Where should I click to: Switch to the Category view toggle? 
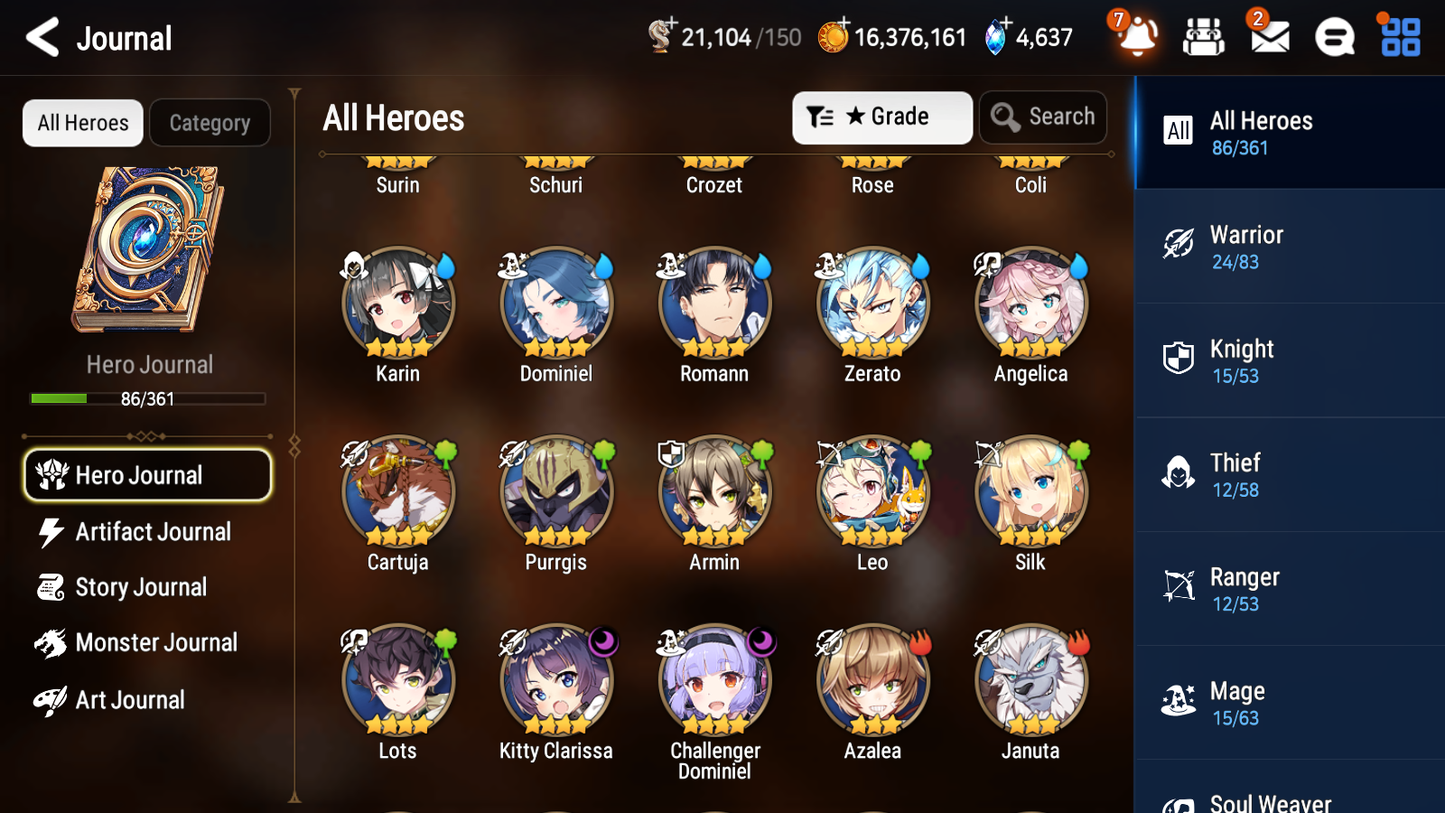pos(210,122)
